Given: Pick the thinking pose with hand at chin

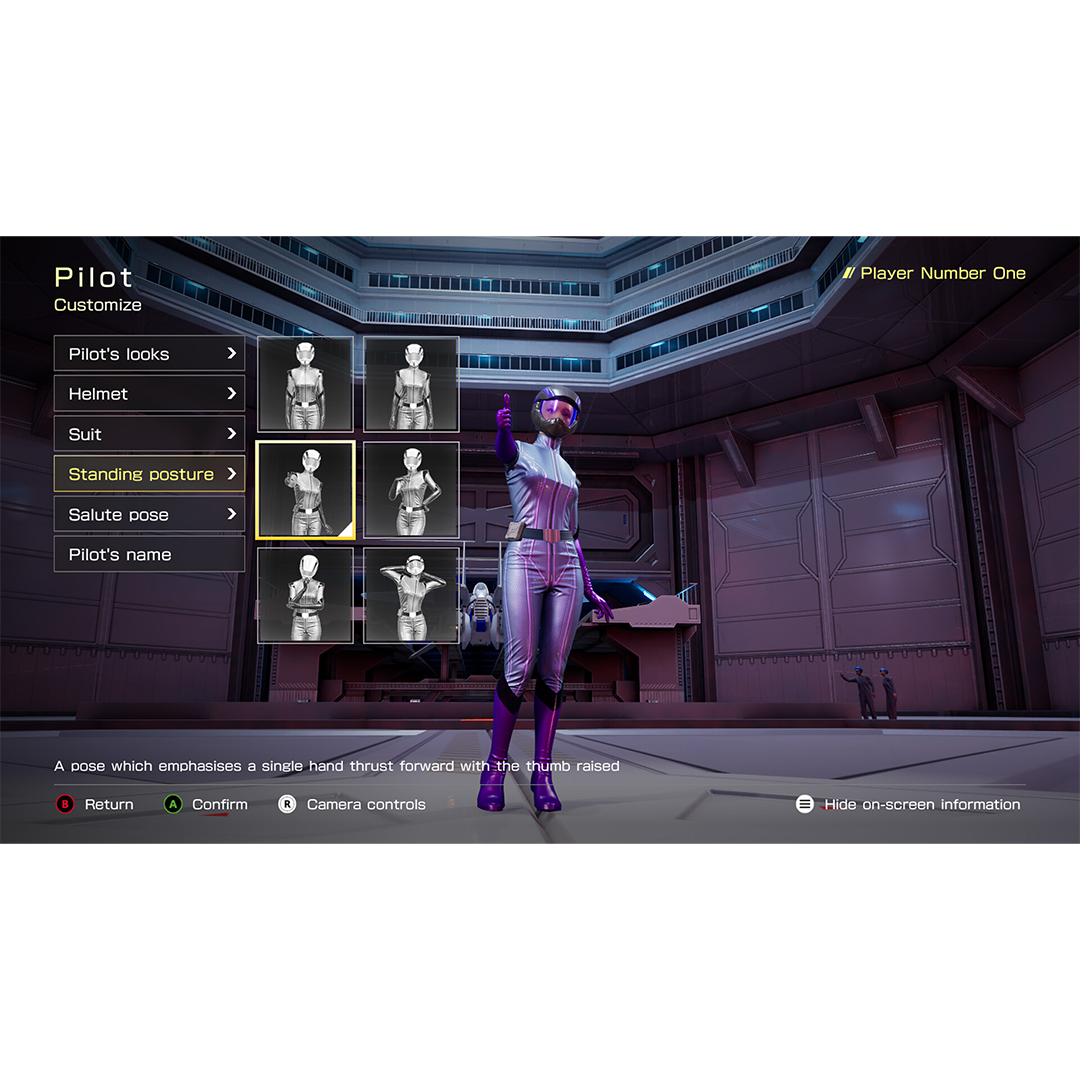Looking at the screenshot, I should (305, 595).
